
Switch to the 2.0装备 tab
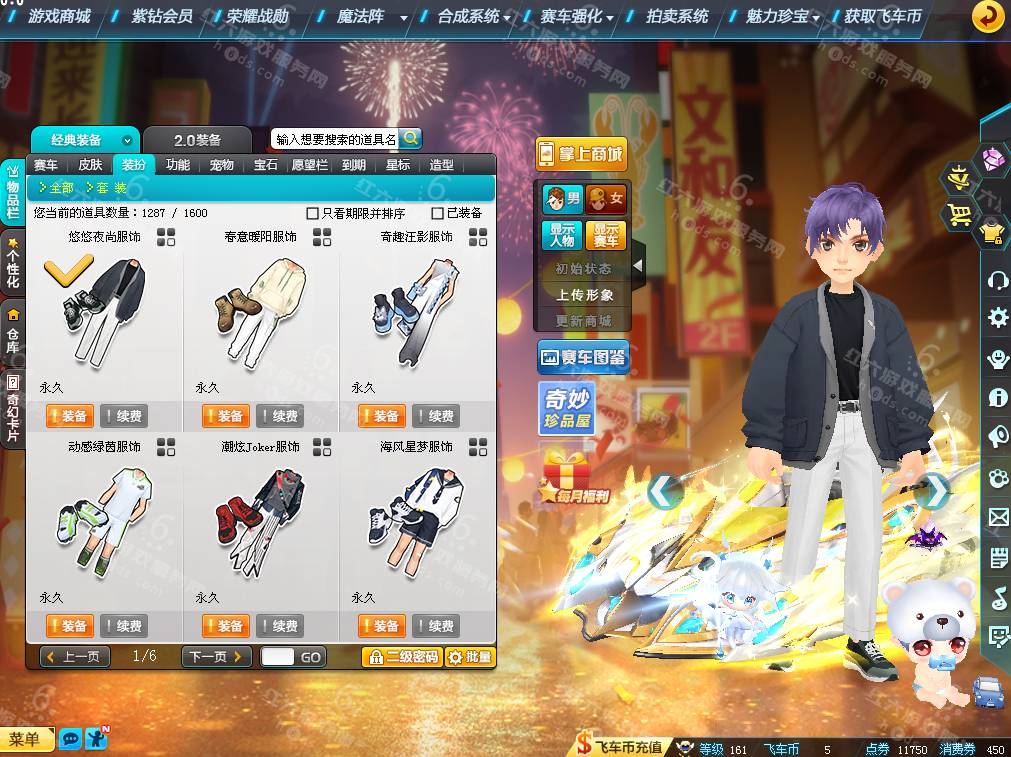click(x=197, y=140)
